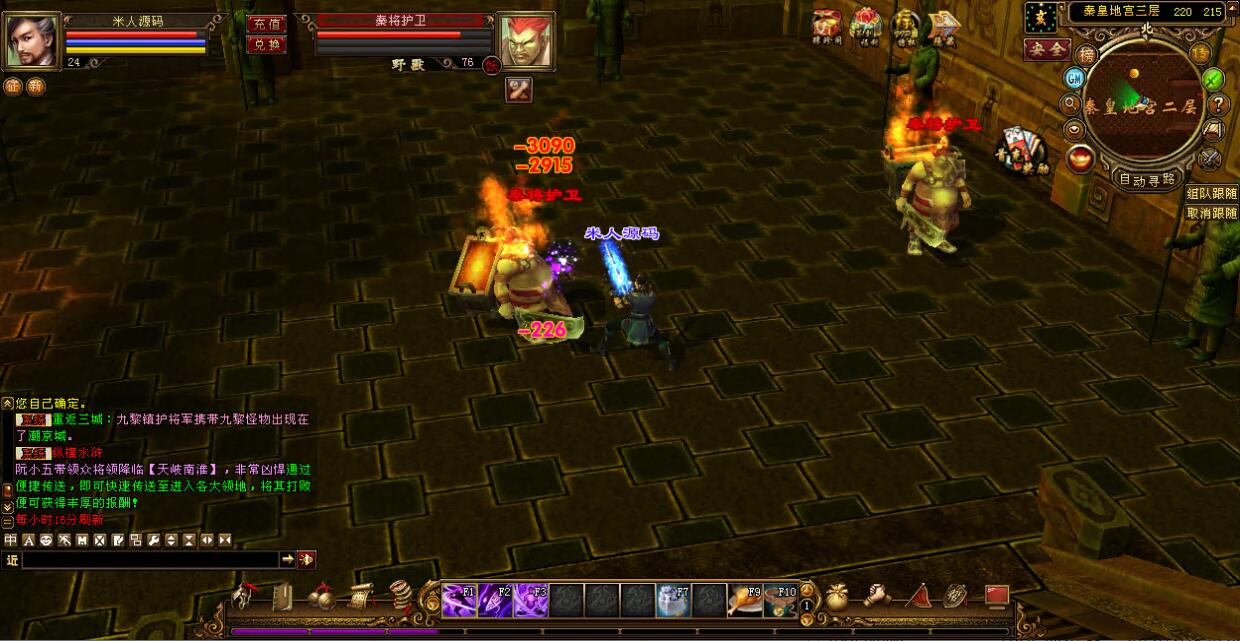This screenshot has width=1240, height=641.
Task: Click 取消跟随 to cancel following
Action: 1212,213
